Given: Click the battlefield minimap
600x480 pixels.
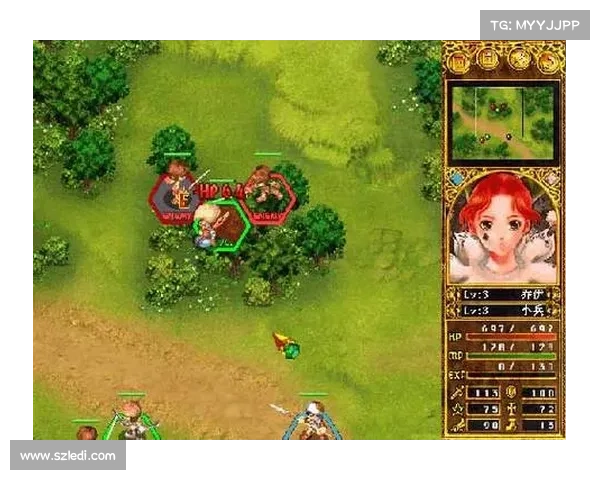Looking at the screenshot, I should (503, 122).
